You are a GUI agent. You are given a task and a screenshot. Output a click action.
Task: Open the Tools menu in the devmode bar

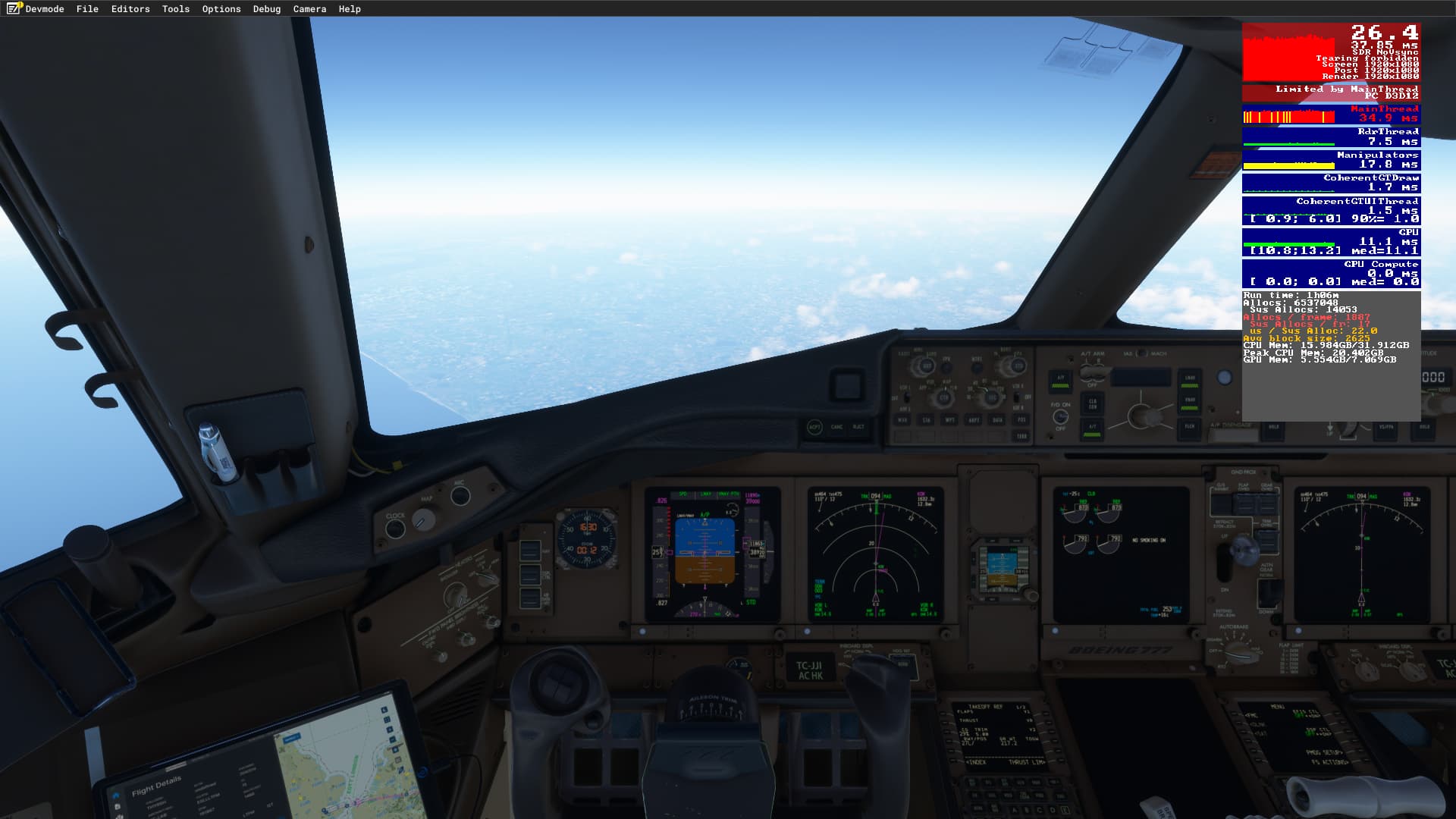pyautogui.click(x=174, y=9)
